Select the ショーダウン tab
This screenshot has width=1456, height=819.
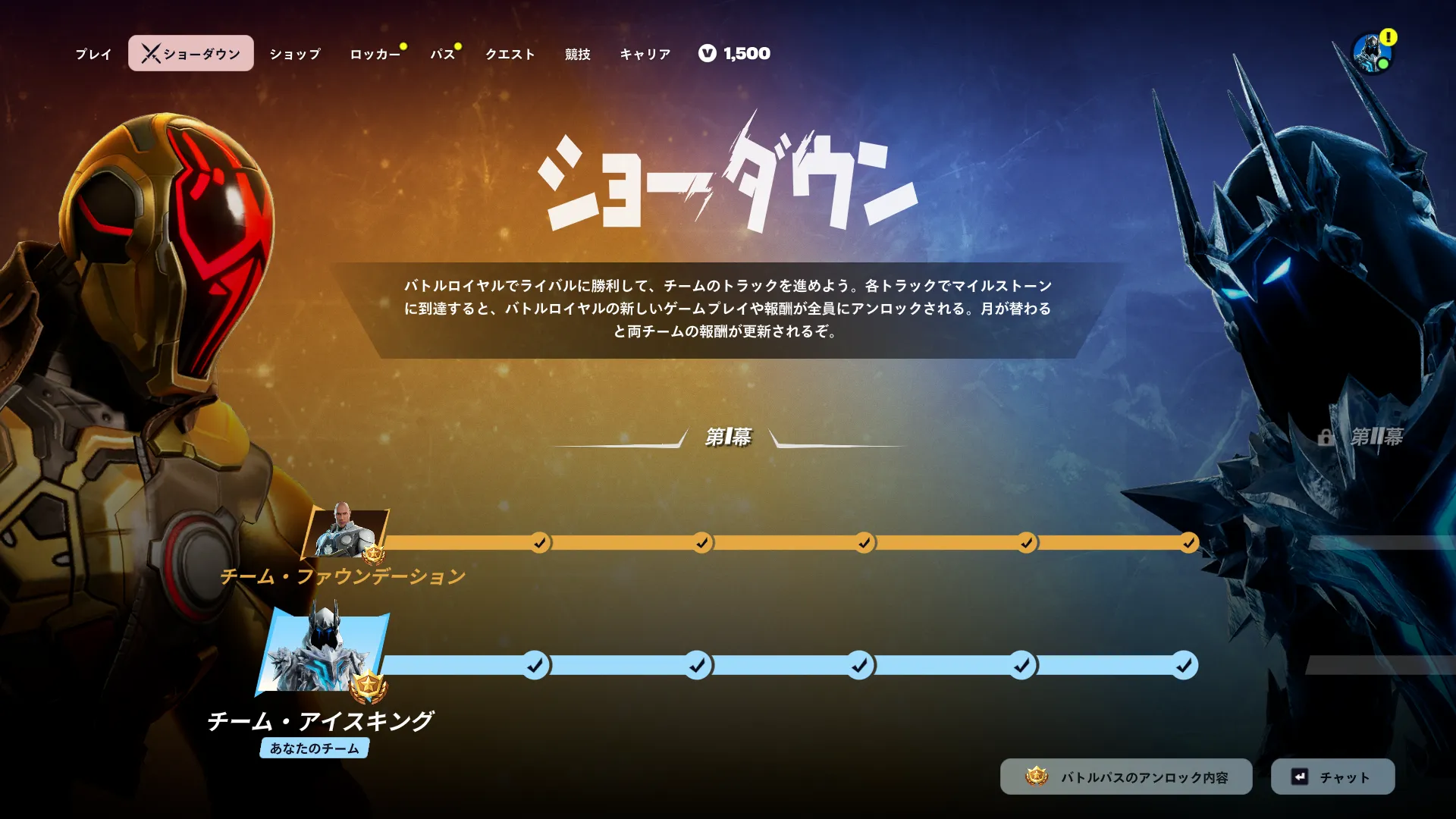pyautogui.click(x=191, y=54)
